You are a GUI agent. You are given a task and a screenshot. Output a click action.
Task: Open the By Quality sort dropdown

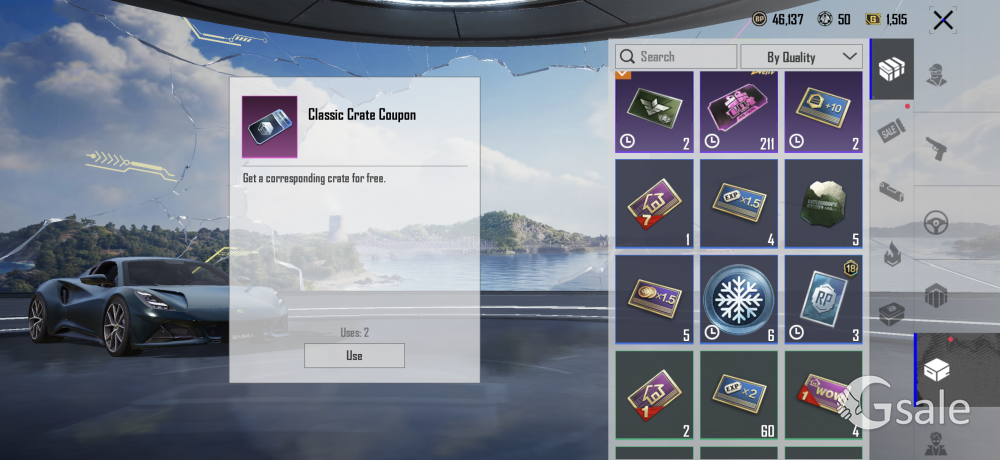[800, 57]
